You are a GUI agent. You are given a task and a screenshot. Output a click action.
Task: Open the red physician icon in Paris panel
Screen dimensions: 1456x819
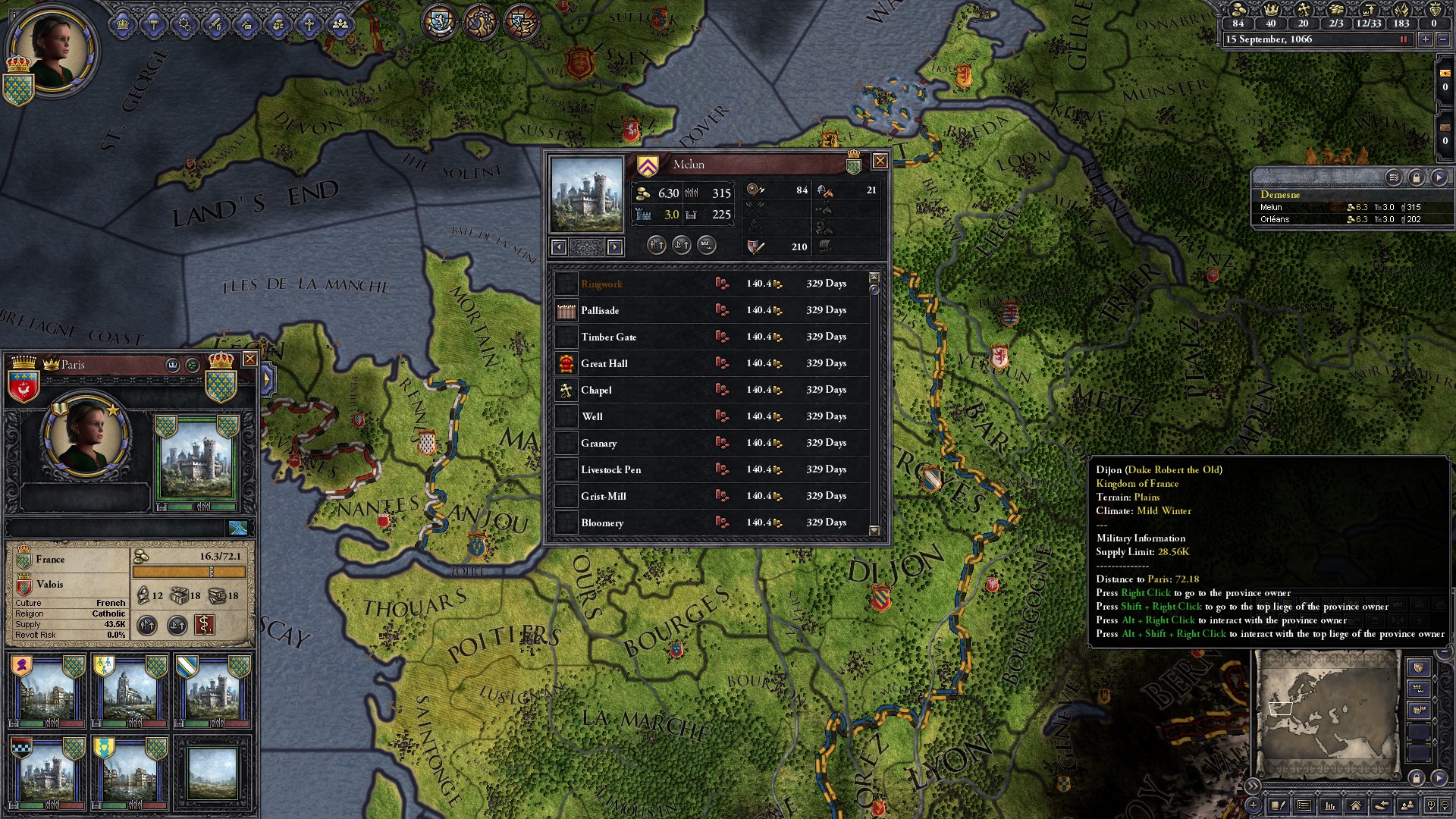point(205,626)
